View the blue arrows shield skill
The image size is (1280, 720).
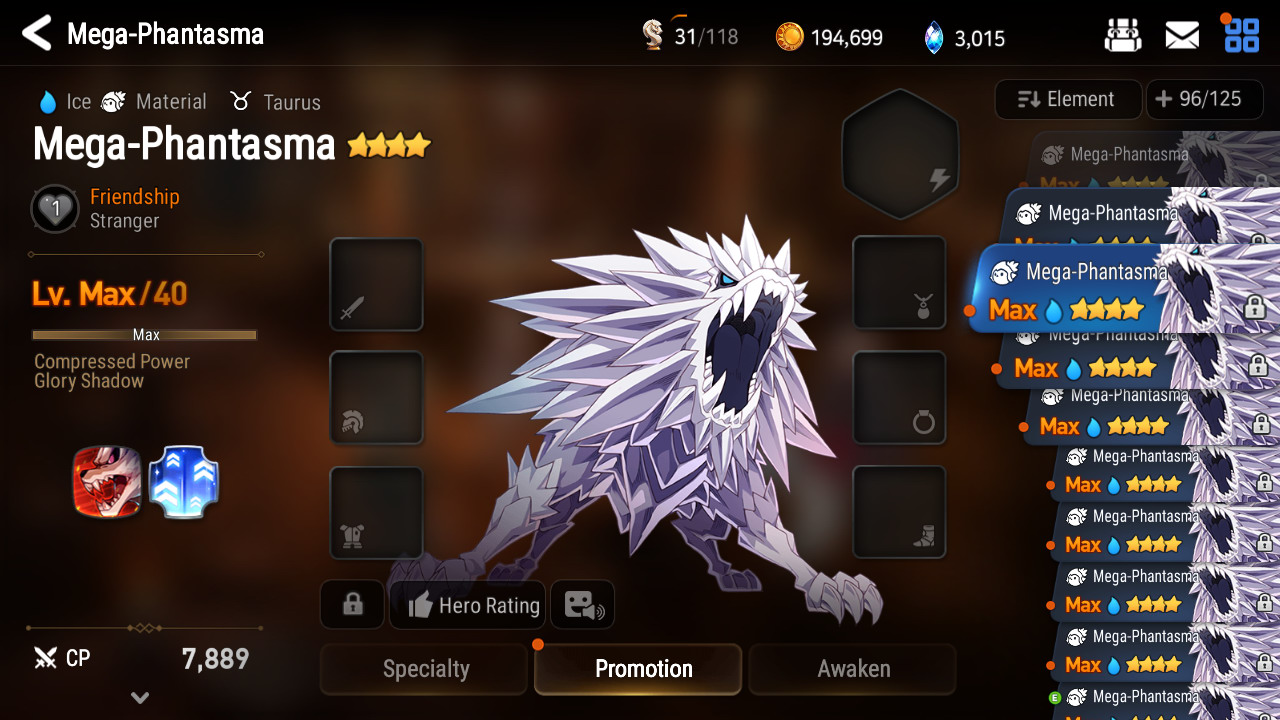click(x=184, y=482)
